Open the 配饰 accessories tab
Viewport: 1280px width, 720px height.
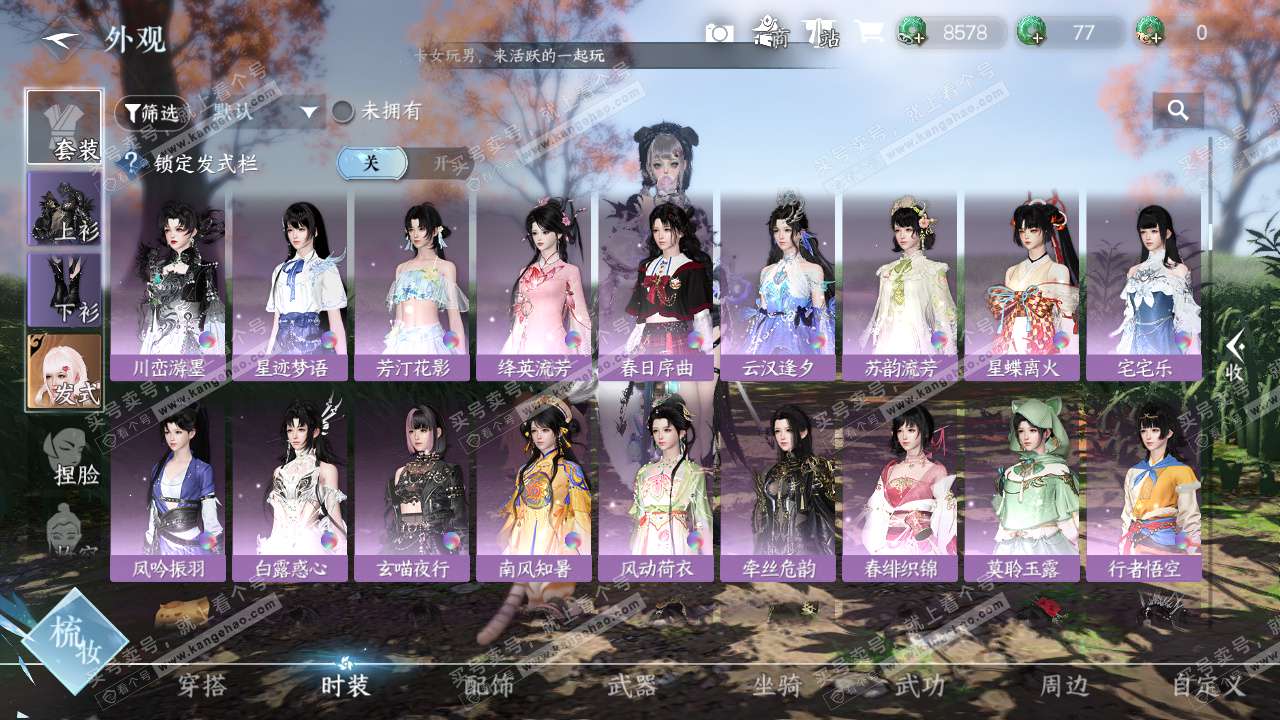489,686
